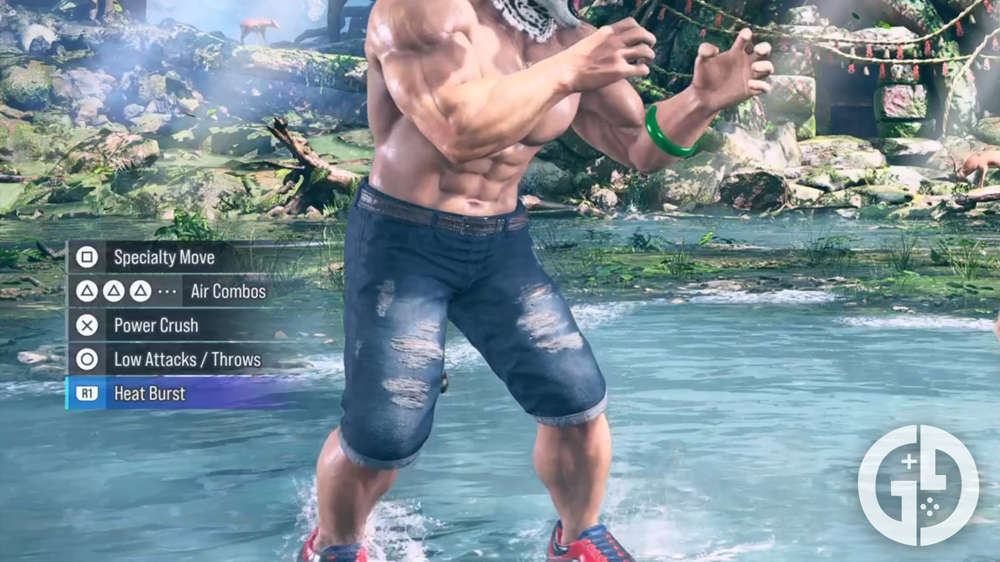Pick the Power Crush entry
Image resolution: width=1000 pixels, height=562 pixels.
pyautogui.click(x=155, y=325)
